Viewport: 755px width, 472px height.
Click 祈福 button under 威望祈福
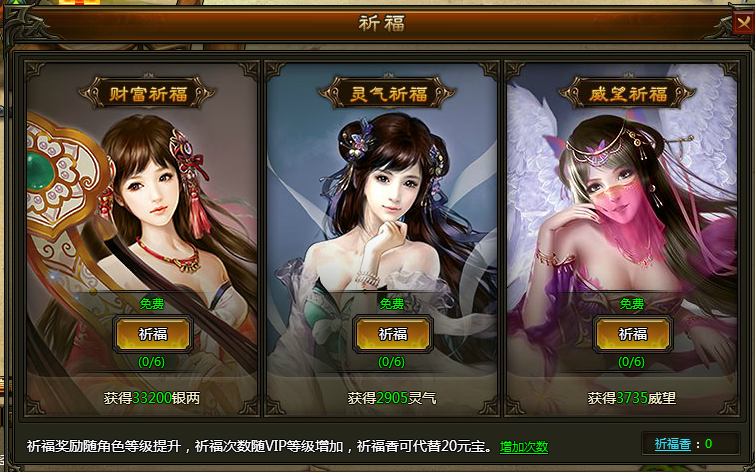632,334
